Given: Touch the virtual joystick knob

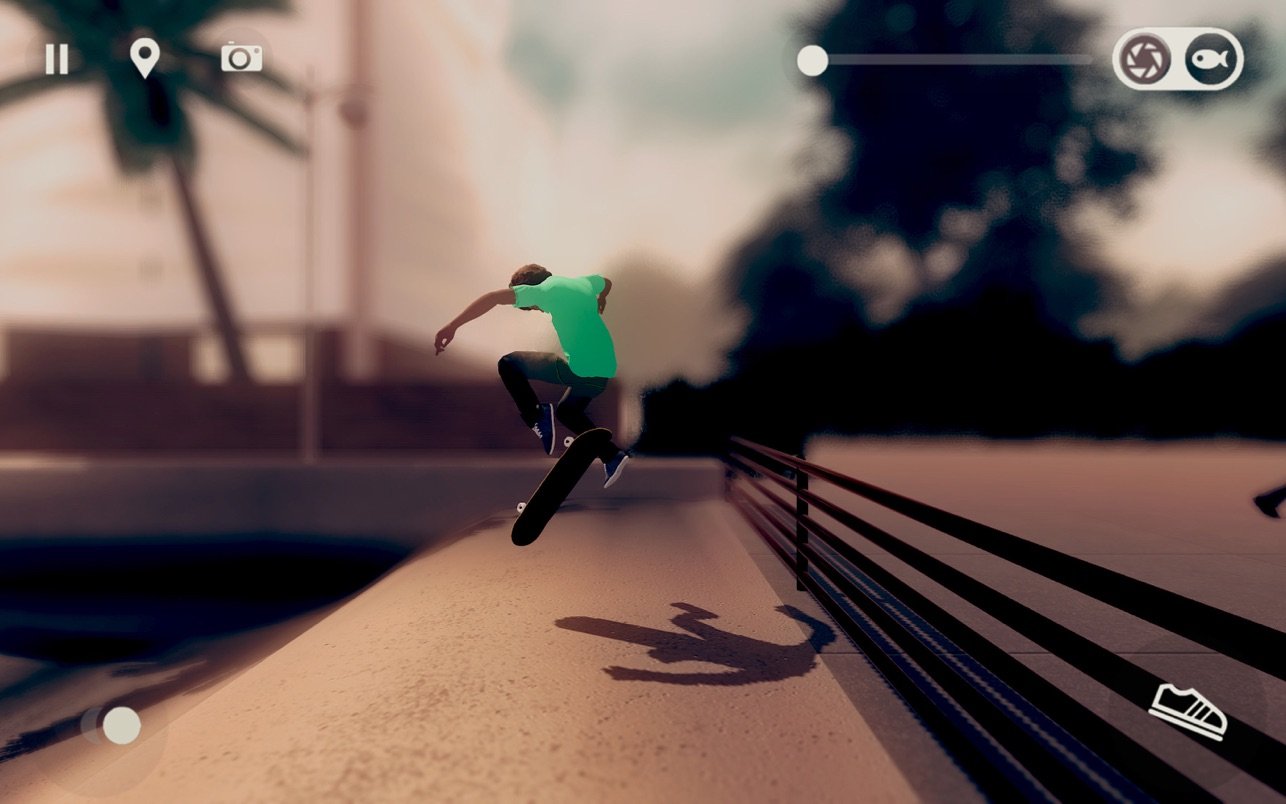Looking at the screenshot, I should pyautogui.click(x=121, y=725).
